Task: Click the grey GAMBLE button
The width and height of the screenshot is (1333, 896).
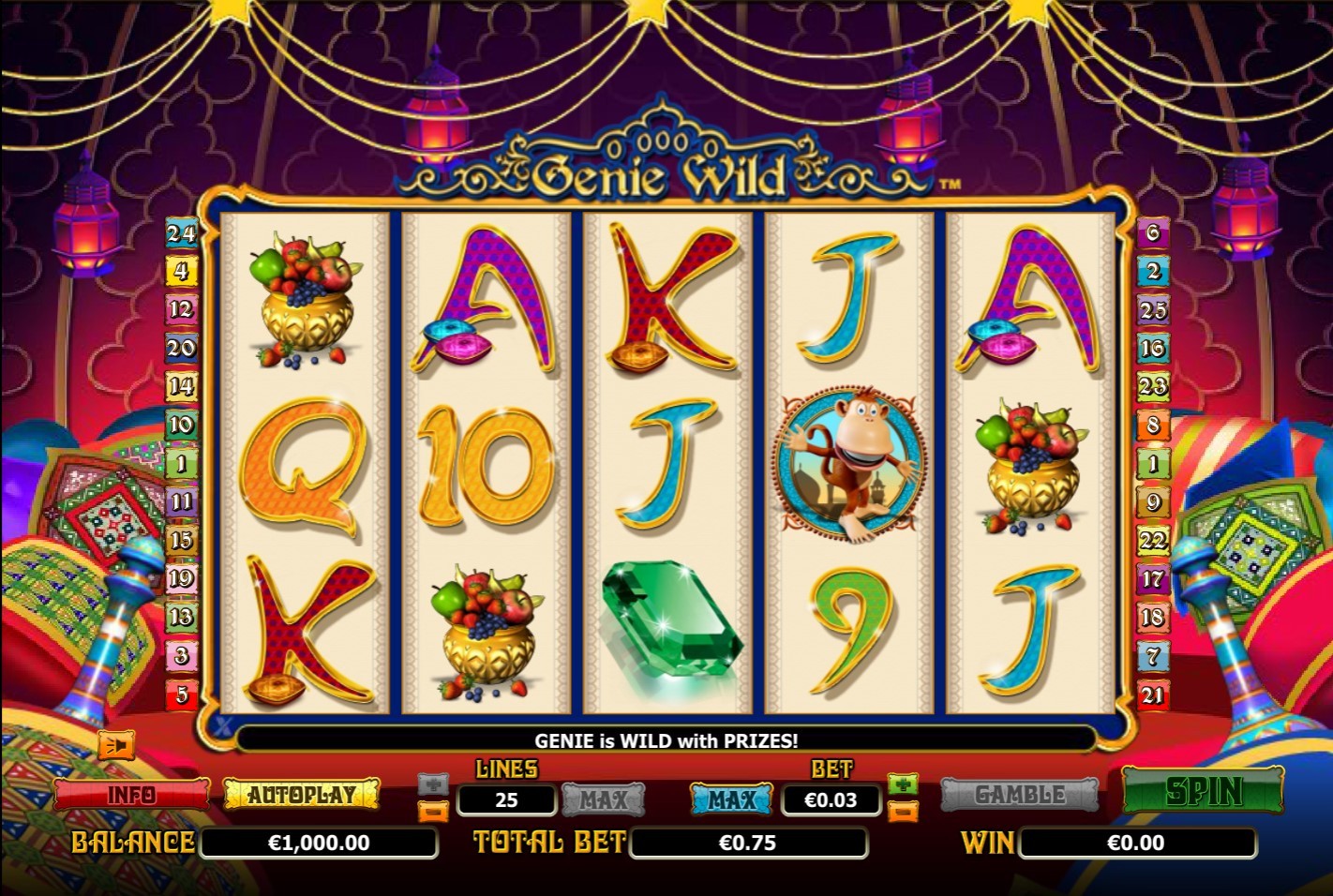Action: [1019, 795]
